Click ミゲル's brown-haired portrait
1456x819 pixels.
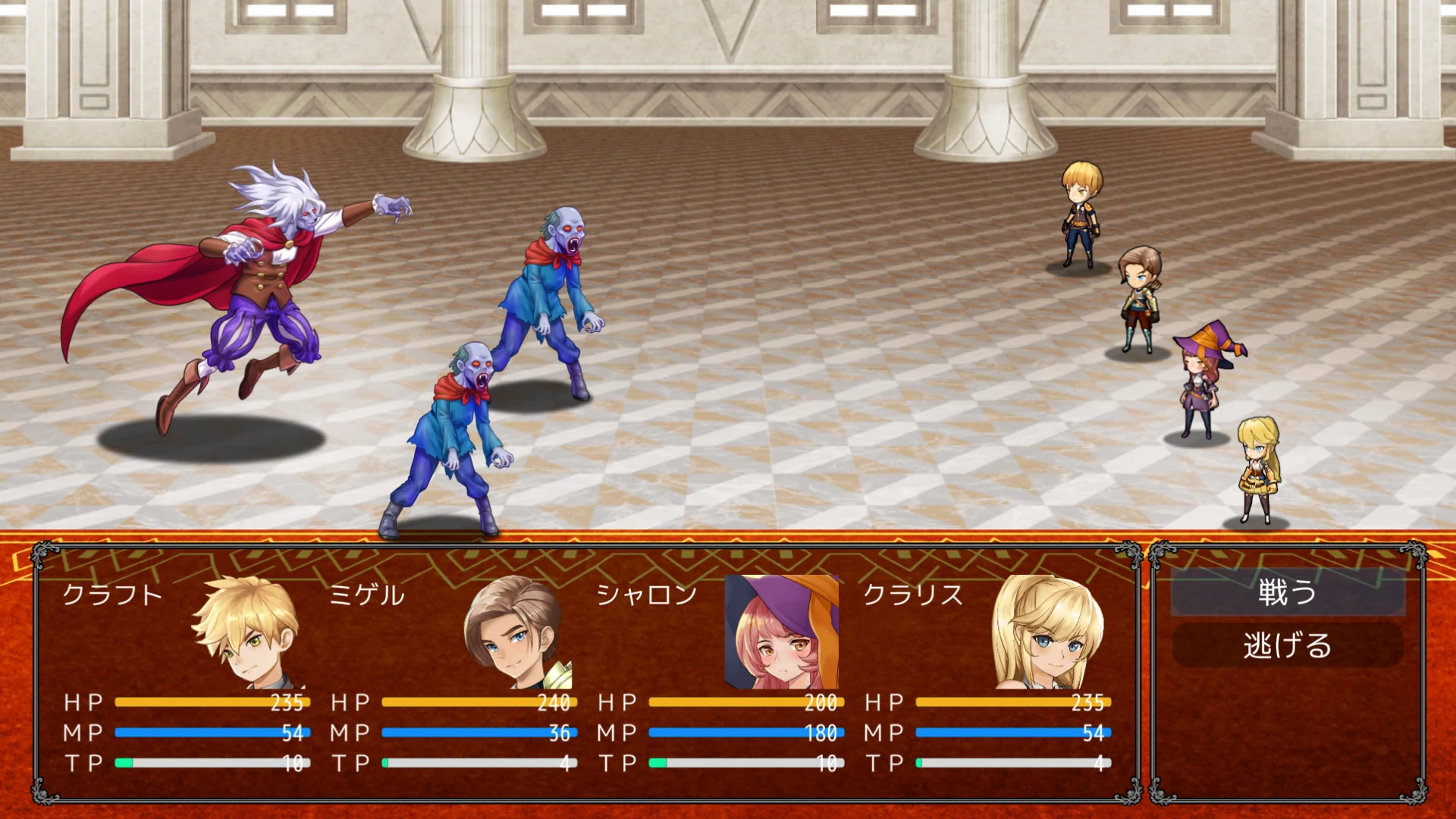(x=516, y=632)
